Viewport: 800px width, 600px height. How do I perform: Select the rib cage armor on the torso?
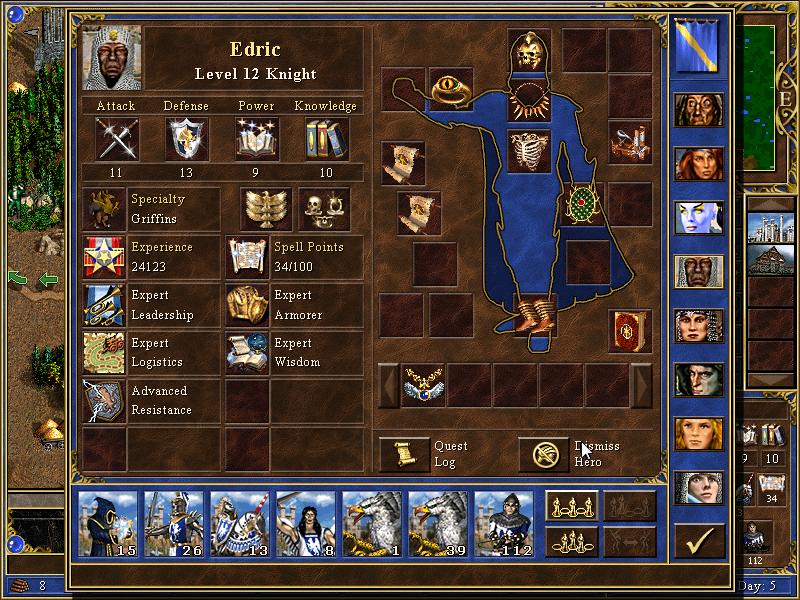529,151
